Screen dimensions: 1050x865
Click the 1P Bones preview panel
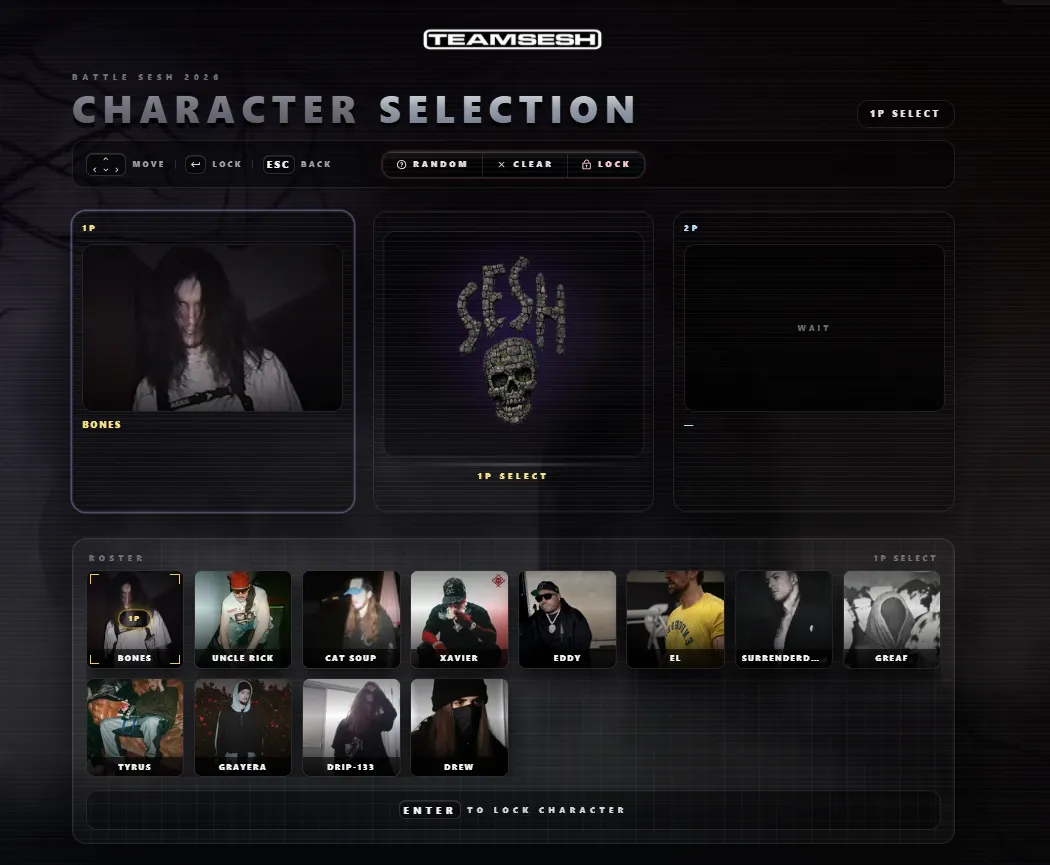212,328
